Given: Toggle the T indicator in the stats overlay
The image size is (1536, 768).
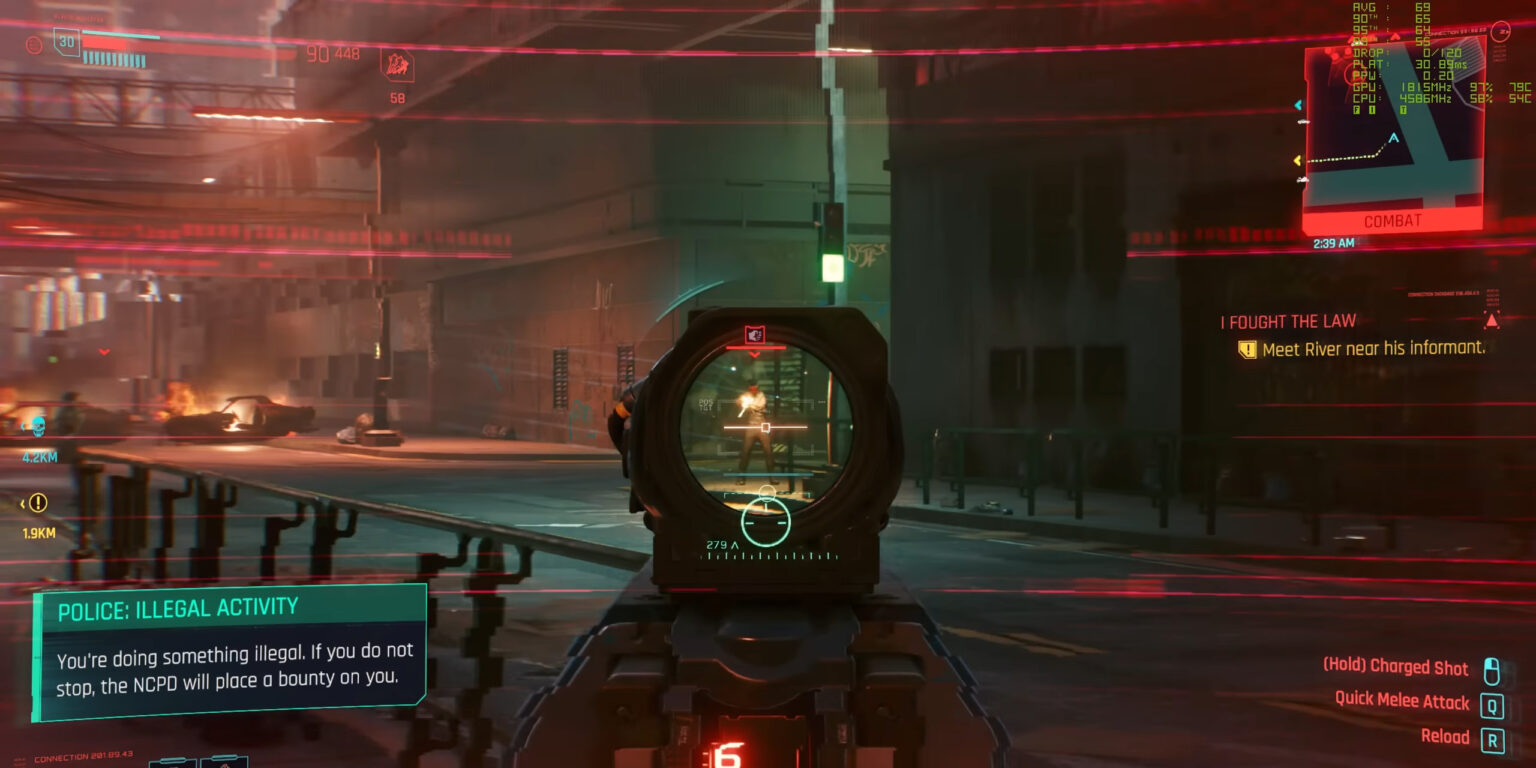Looking at the screenshot, I should pyautogui.click(x=1402, y=108).
